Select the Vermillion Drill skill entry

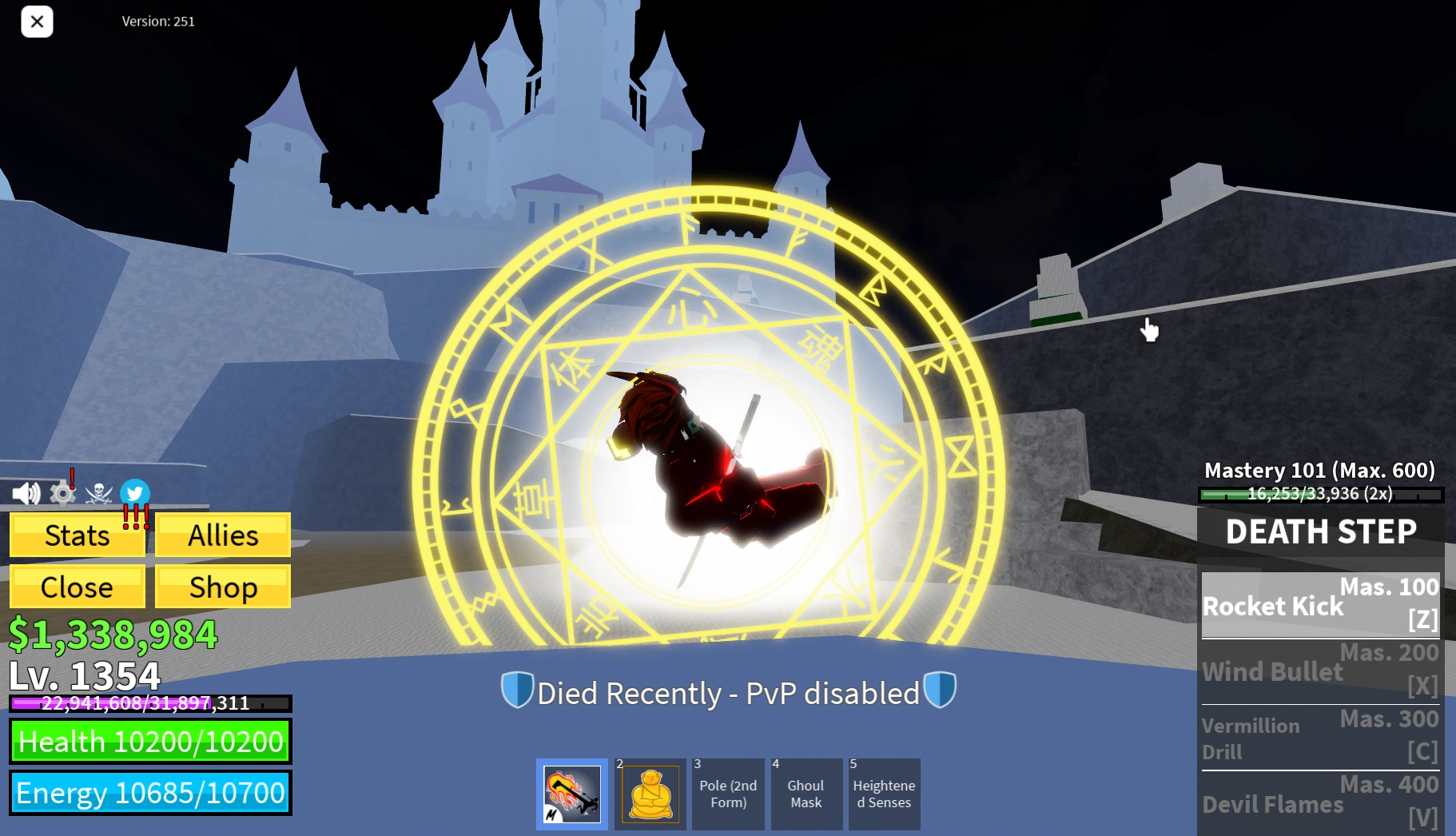(1319, 738)
